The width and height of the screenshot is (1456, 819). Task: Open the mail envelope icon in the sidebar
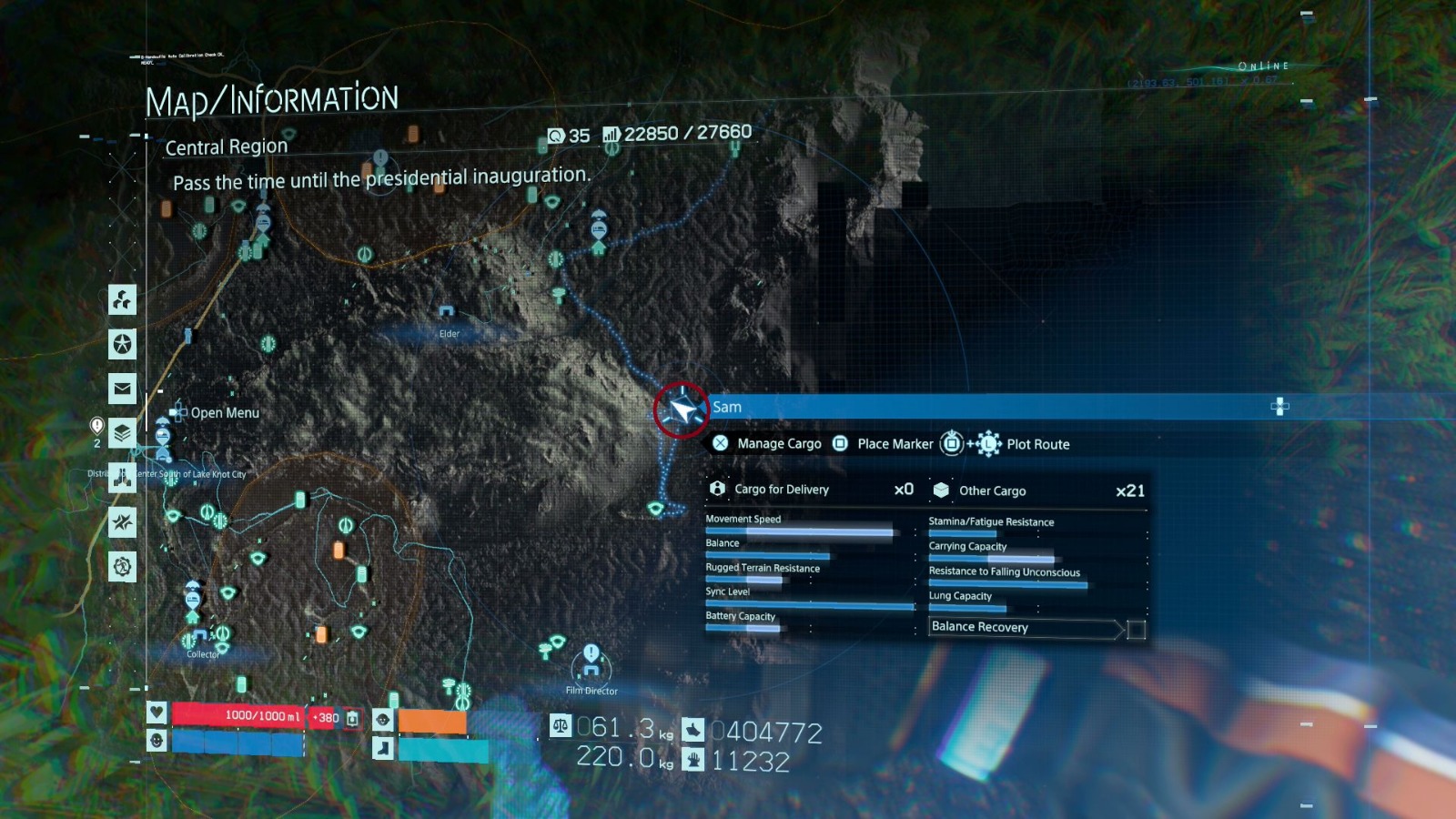(122, 388)
